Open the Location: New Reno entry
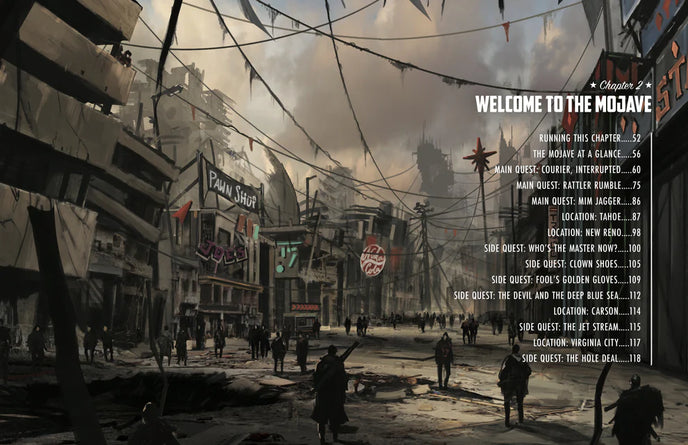688x445 pixels. pos(594,232)
